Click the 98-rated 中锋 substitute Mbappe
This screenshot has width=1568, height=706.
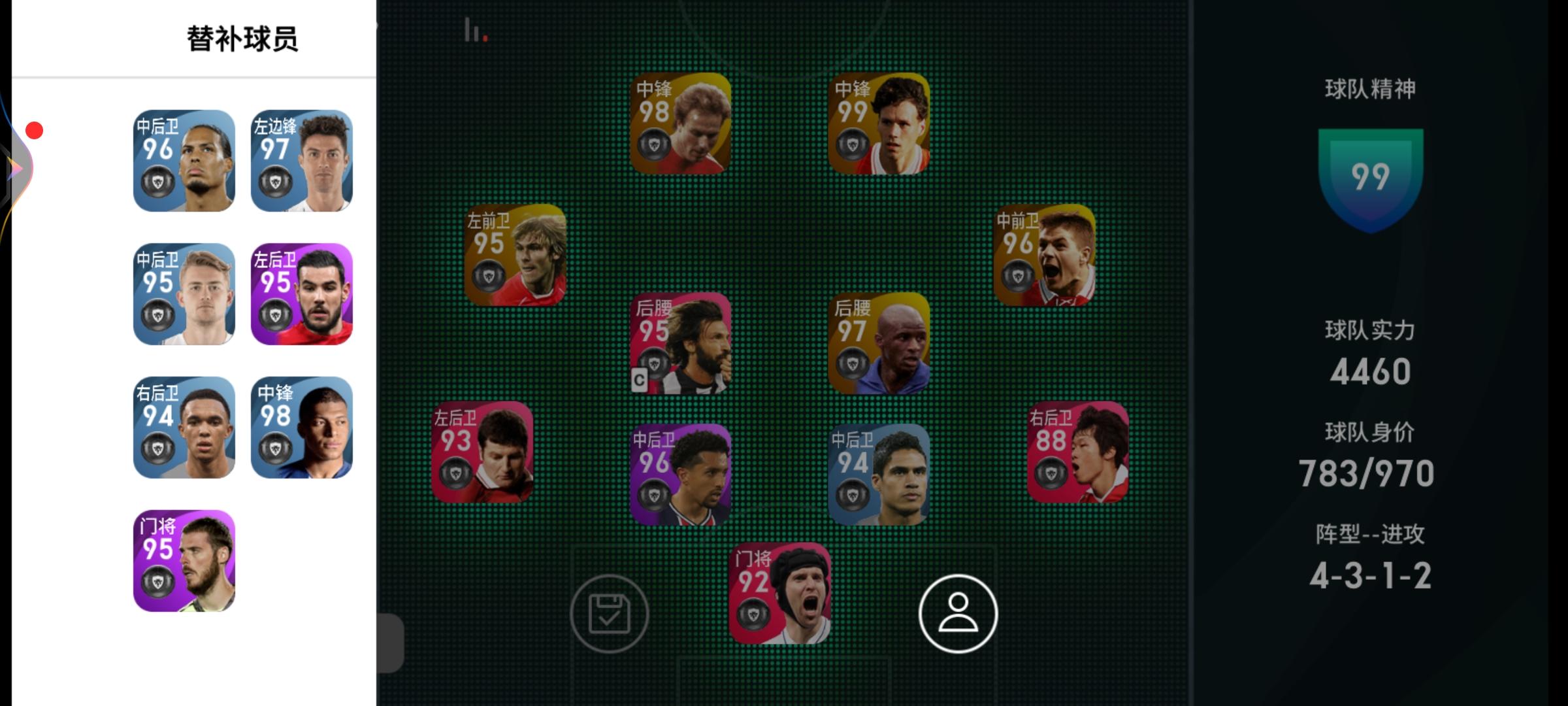302,426
